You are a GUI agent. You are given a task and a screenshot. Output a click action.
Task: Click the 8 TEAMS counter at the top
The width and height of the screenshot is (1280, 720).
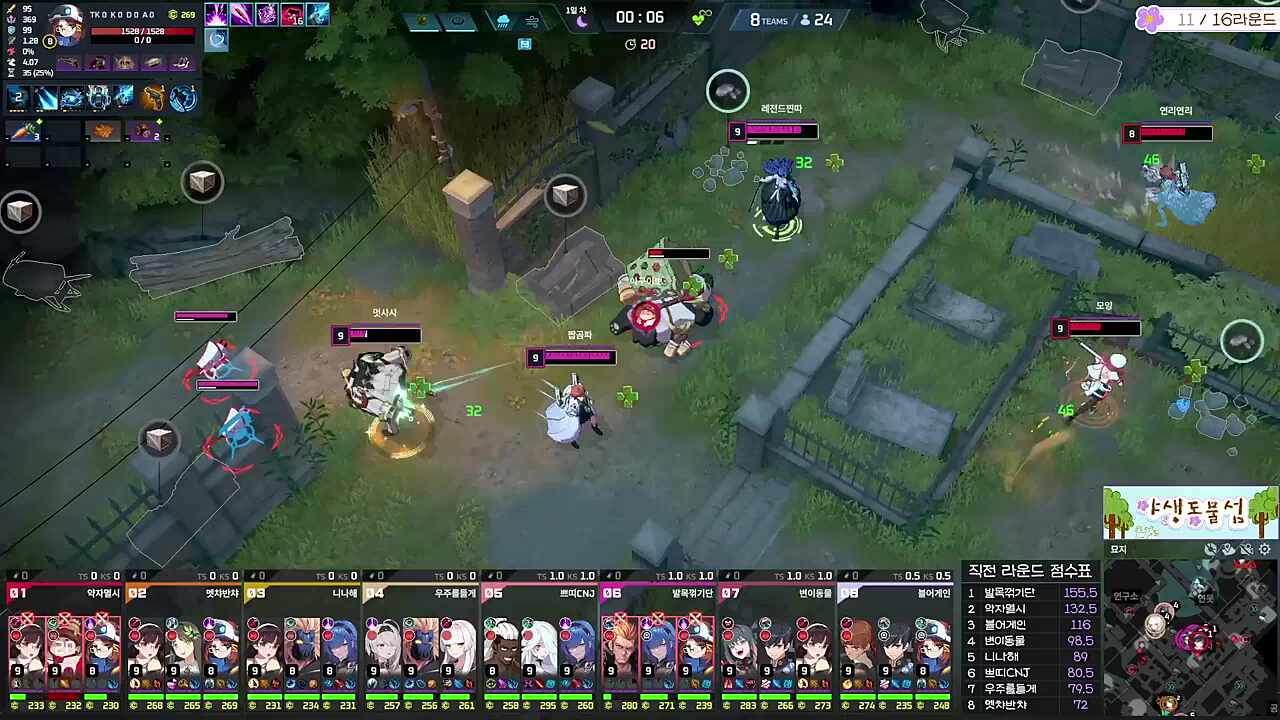click(768, 20)
